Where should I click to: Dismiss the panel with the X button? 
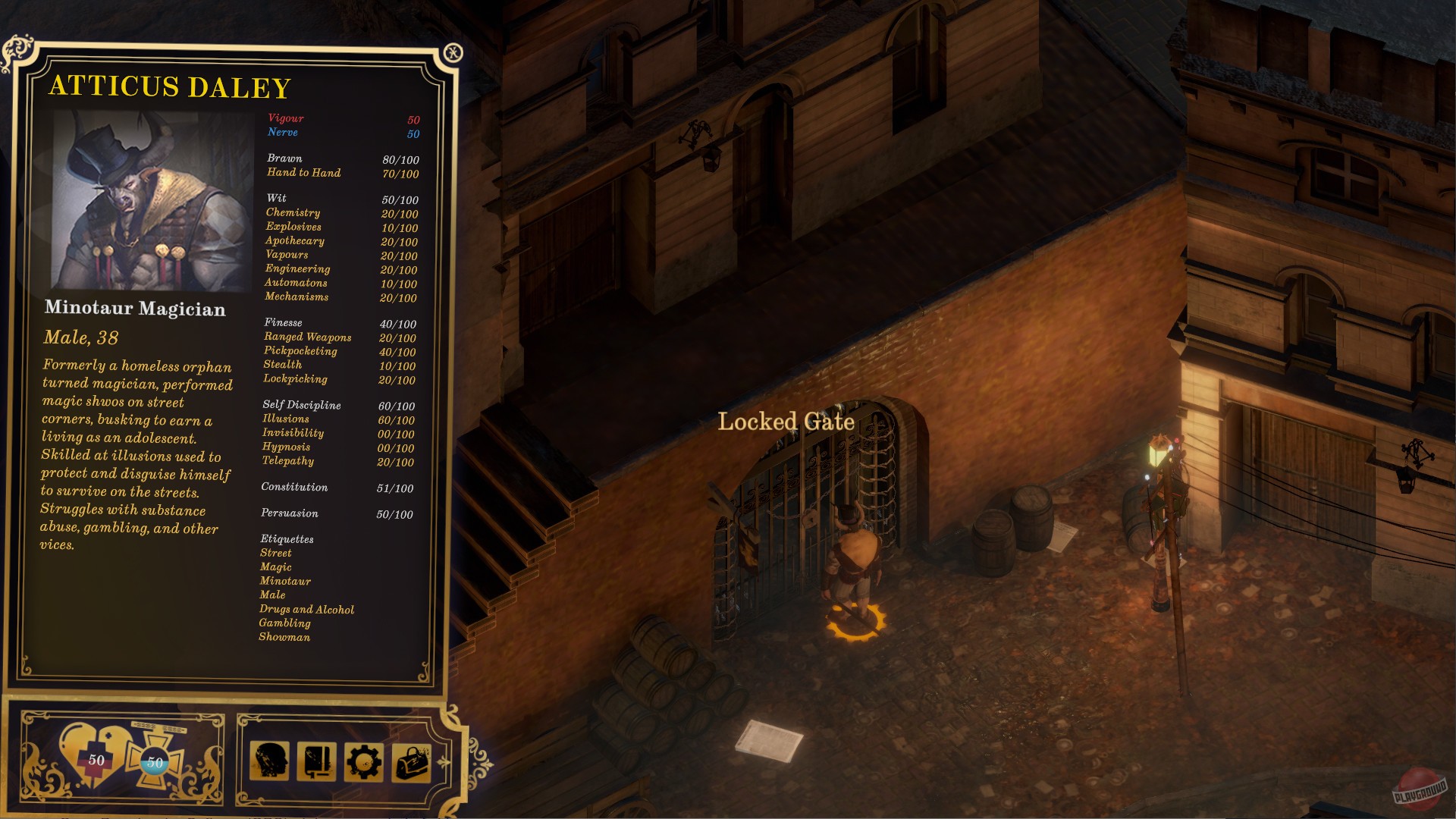tap(453, 52)
